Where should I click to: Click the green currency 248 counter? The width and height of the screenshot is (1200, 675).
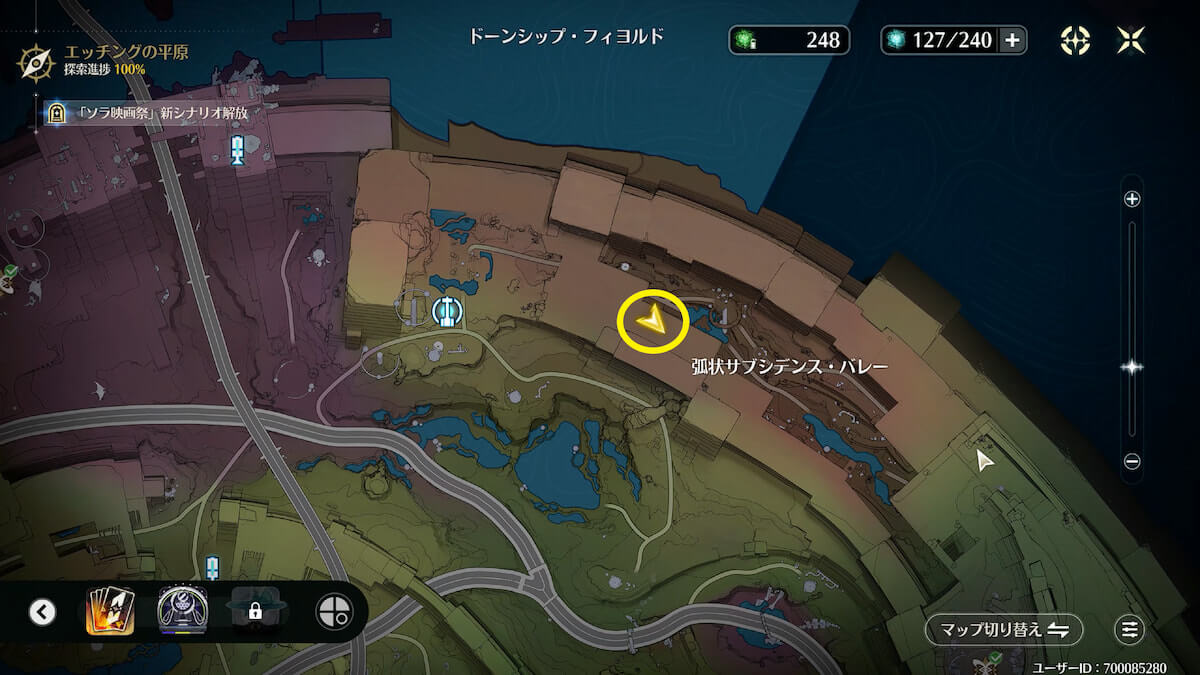click(x=789, y=40)
